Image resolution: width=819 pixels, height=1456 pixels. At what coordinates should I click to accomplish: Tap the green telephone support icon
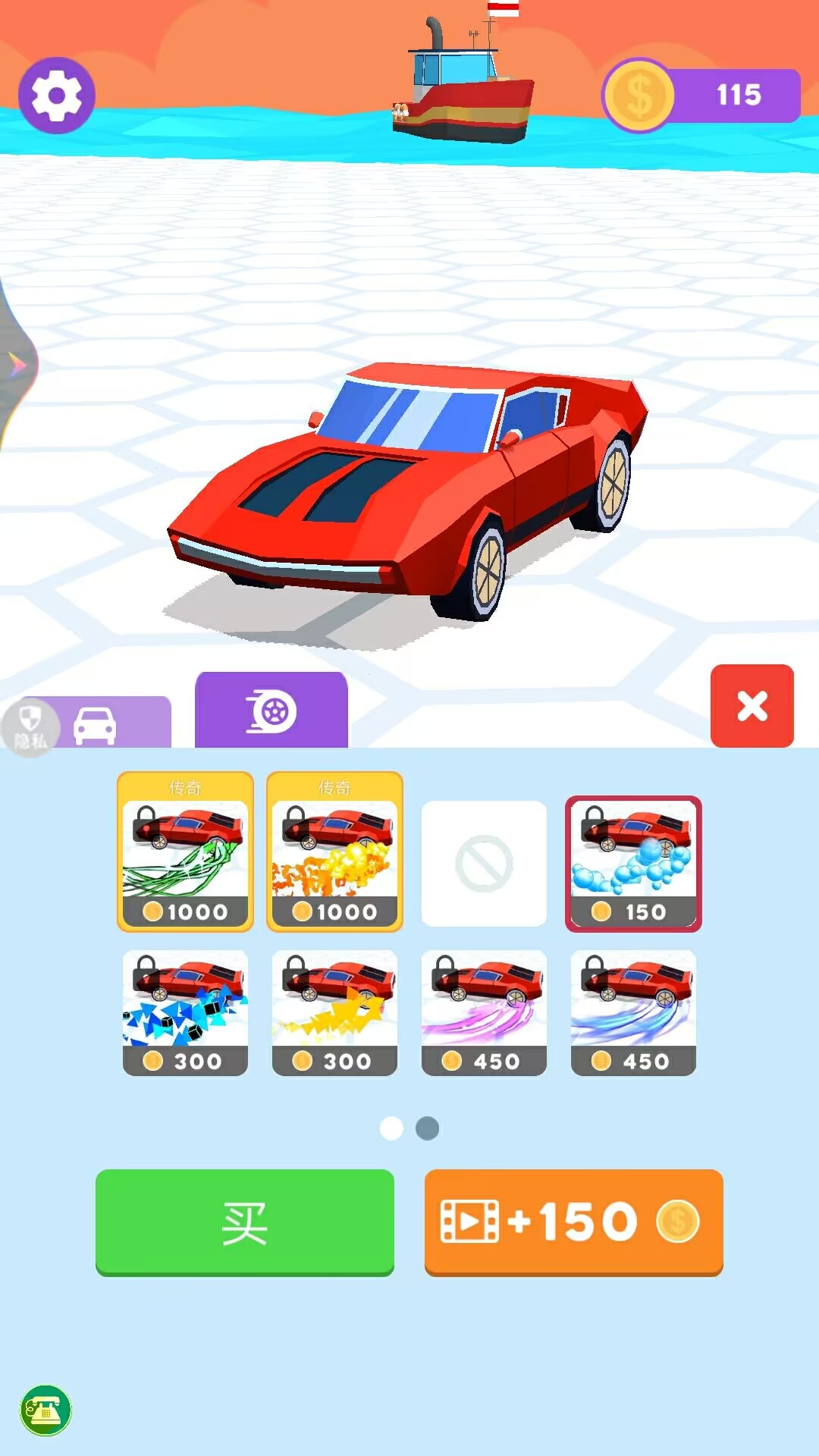coord(45,1410)
